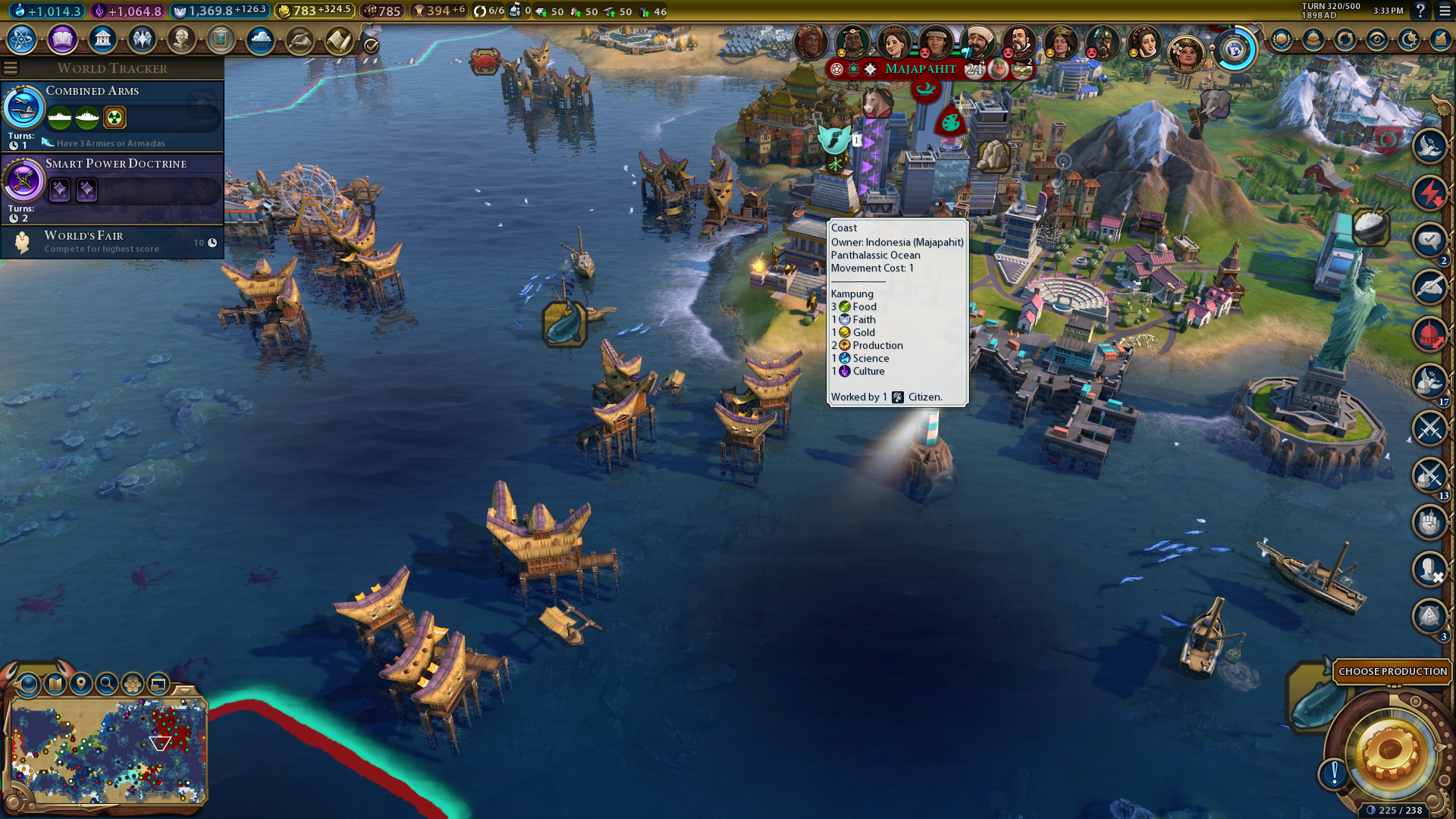The height and width of the screenshot is (819, 1456).
Task: Open Great Works framed painting icon
Action: 221,39
